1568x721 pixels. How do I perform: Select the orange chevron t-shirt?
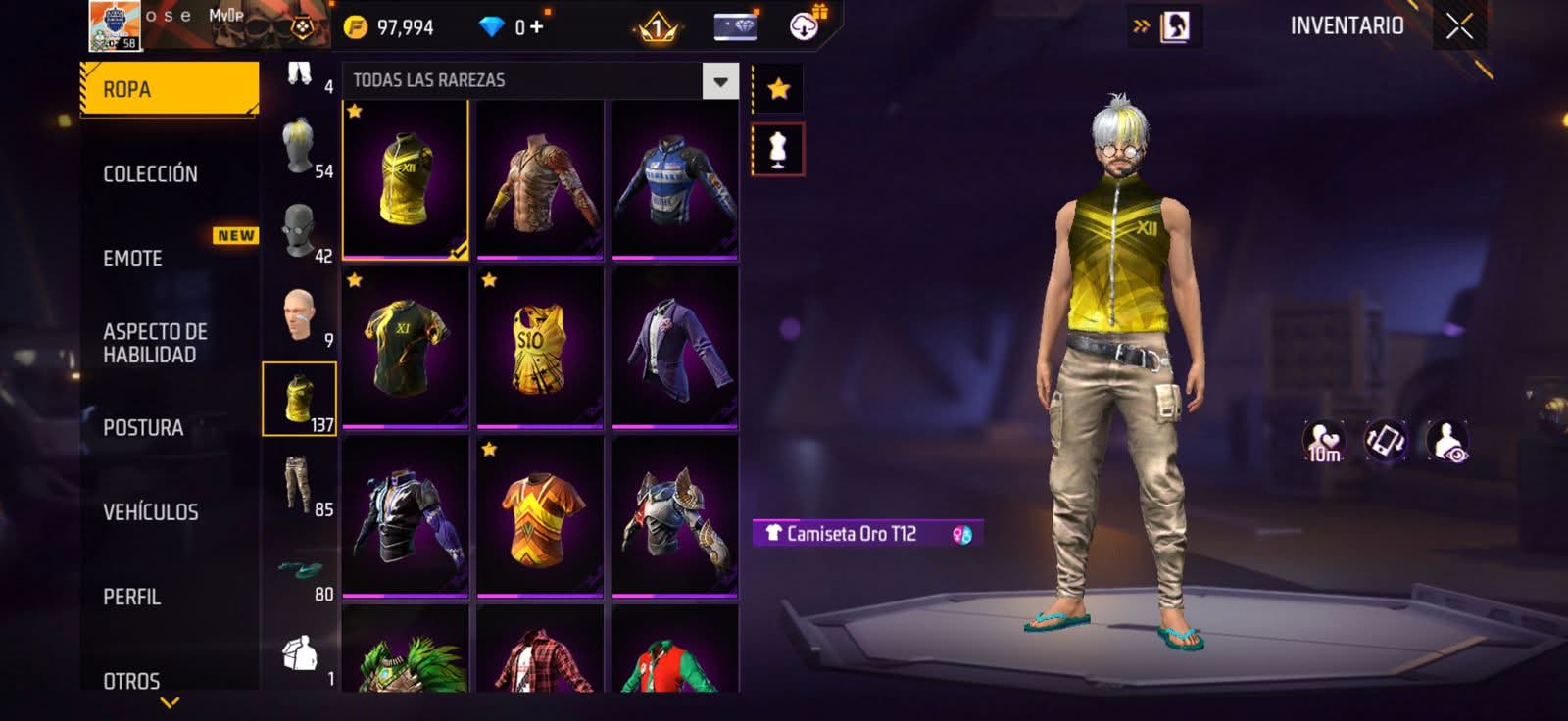[539, 516]
